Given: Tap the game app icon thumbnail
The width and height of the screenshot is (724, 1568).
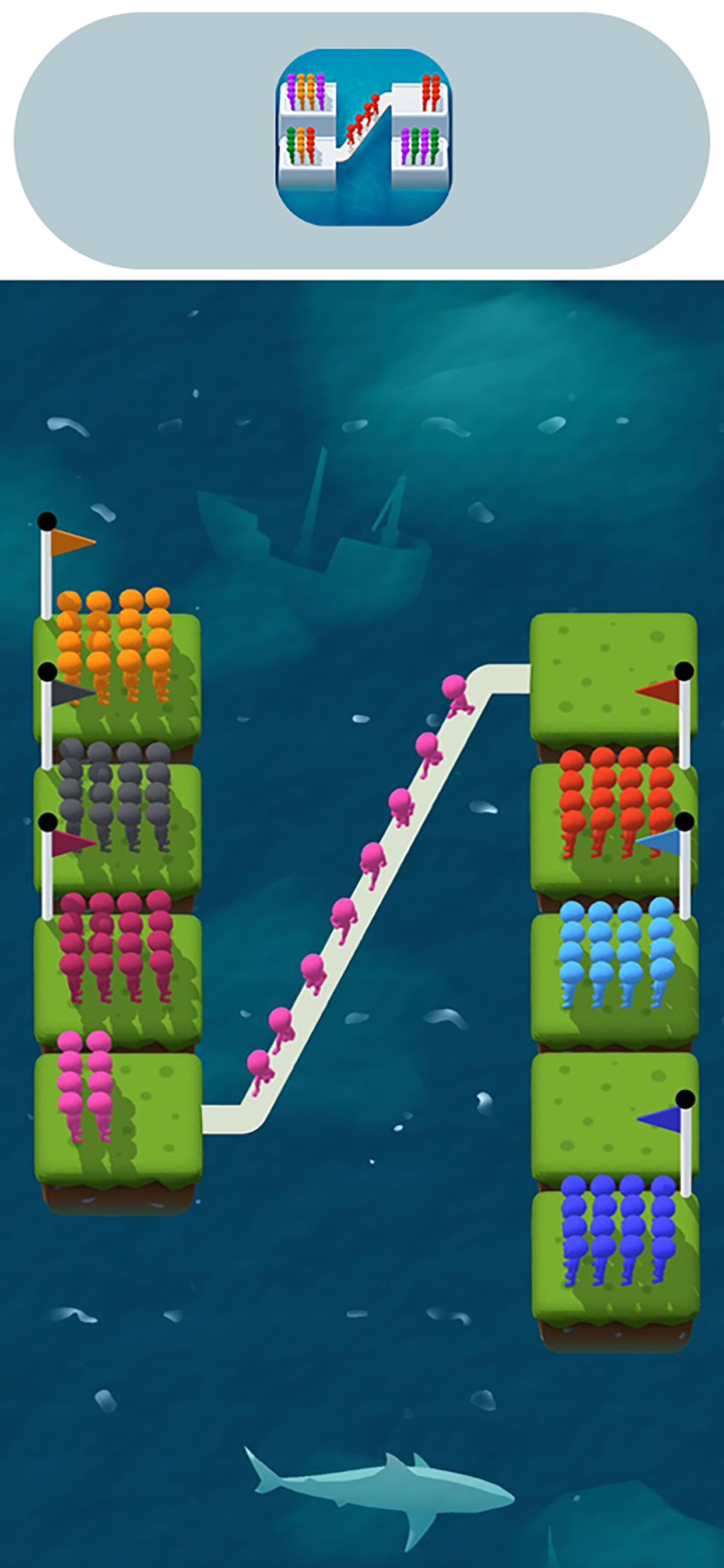Looking at the screenshot, I should click(363, 138).
